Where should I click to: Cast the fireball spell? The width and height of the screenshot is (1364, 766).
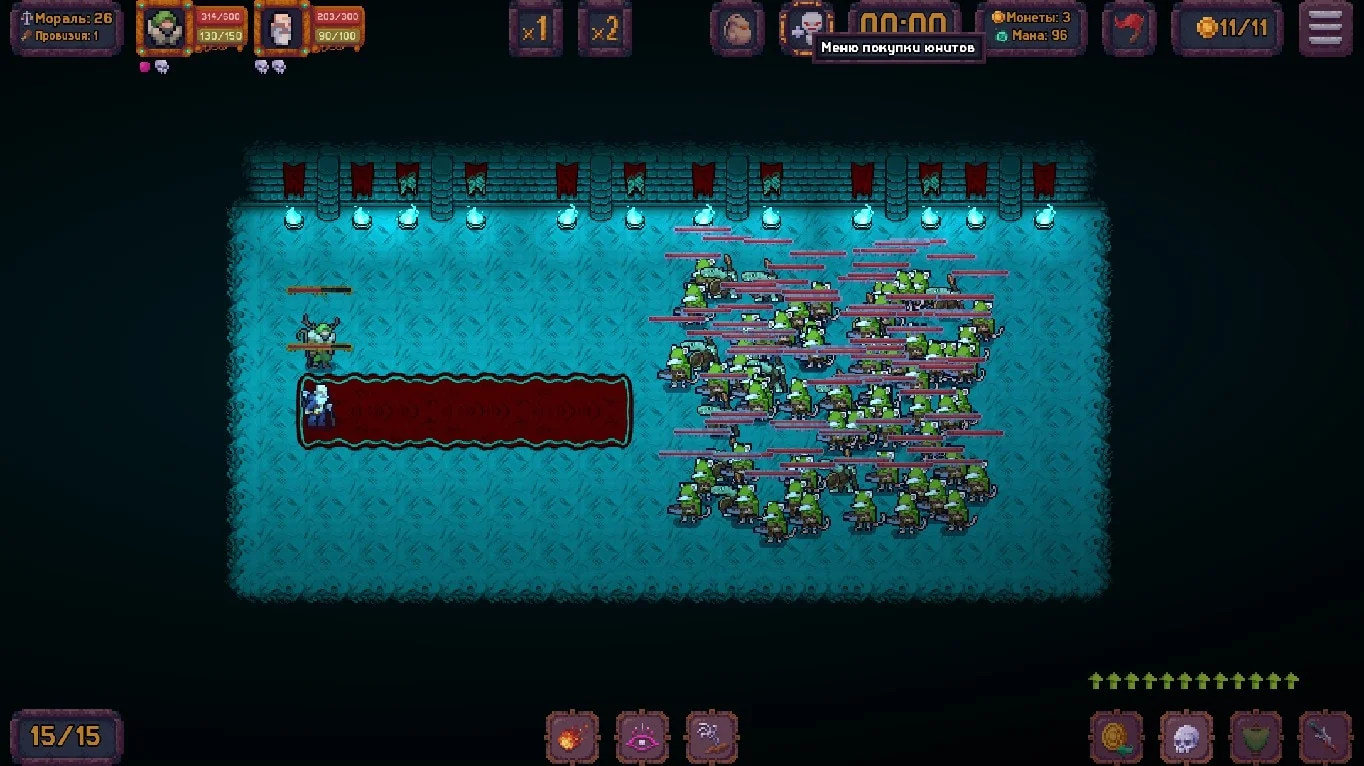tap(572, 738)
